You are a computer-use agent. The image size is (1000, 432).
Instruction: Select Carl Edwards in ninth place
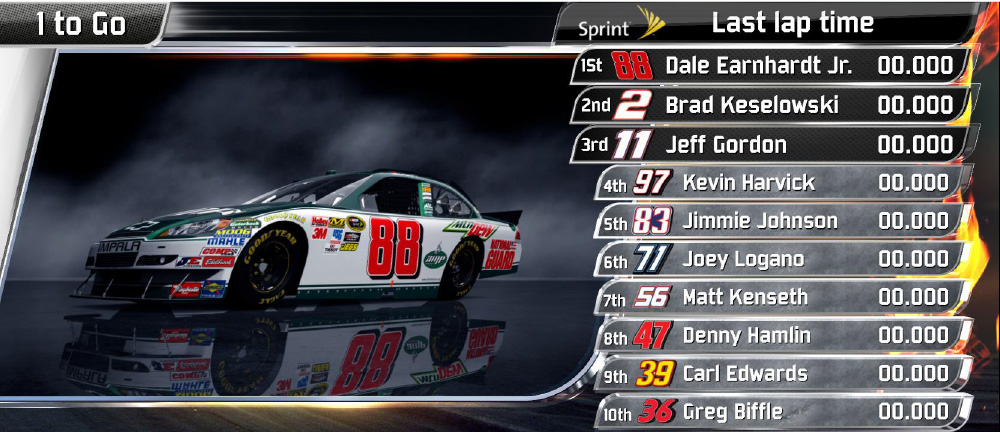point(782,373)
